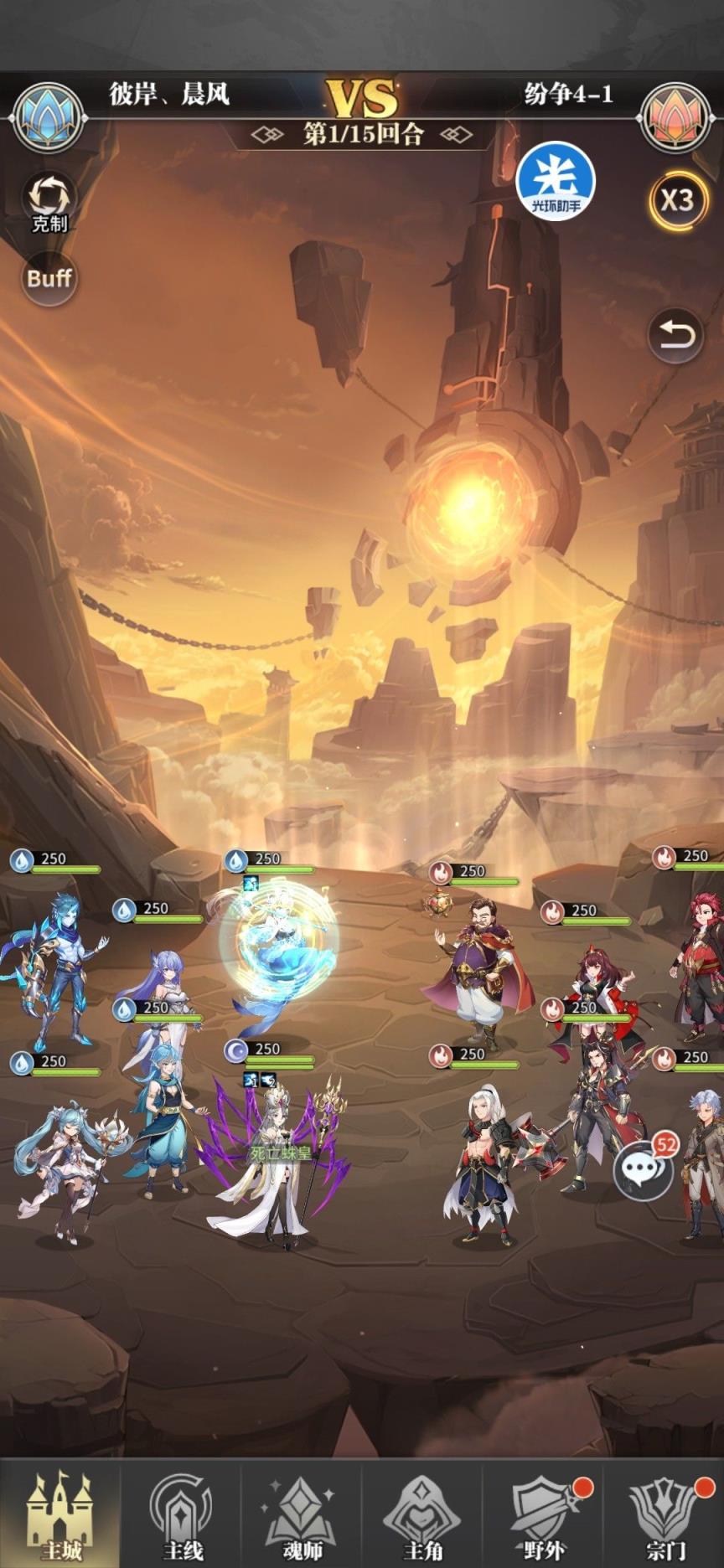This screenshot has width=724, height=1568.
Task: Click the blue lotus team emblem
Action: click(49, 118)
